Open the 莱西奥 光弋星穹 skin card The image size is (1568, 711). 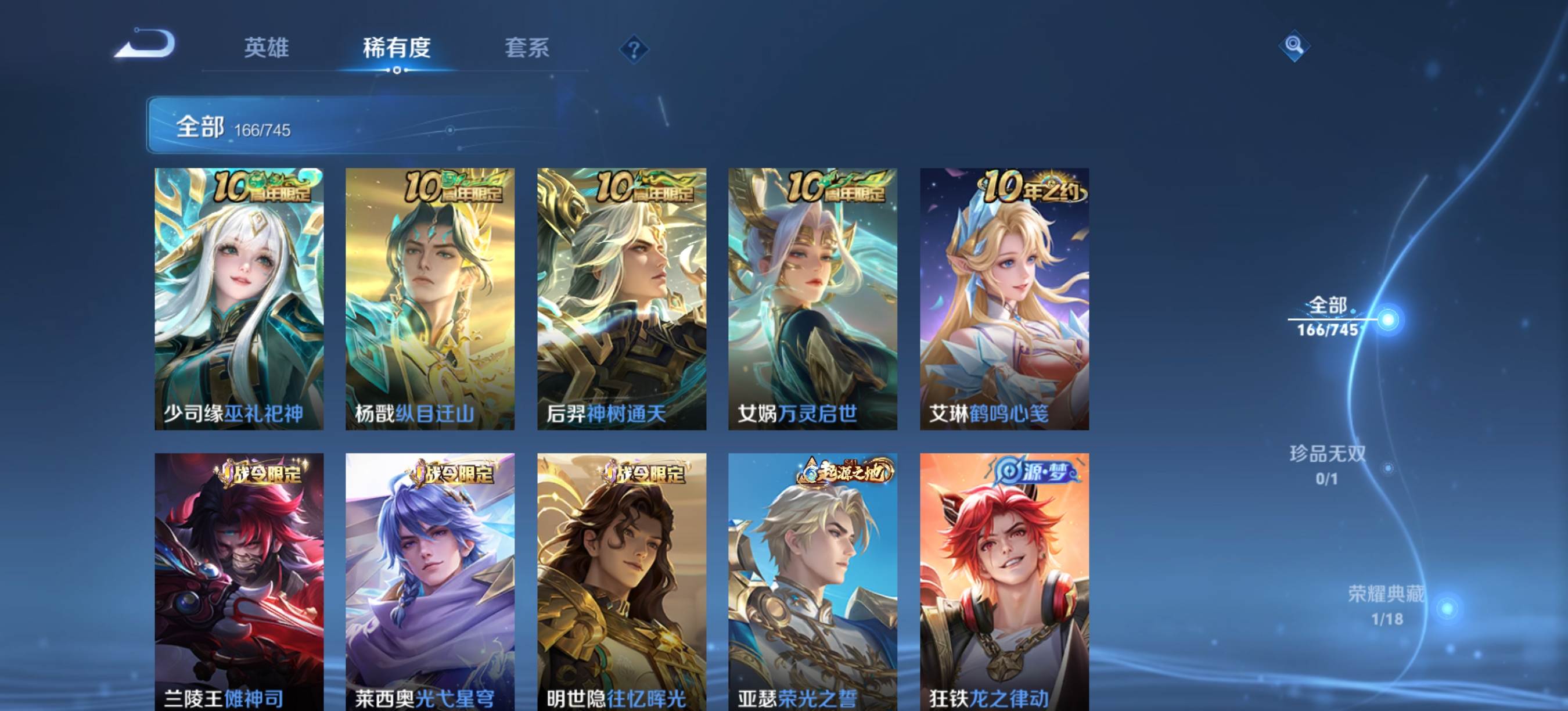pyautogui.click(x=430, y=581)
